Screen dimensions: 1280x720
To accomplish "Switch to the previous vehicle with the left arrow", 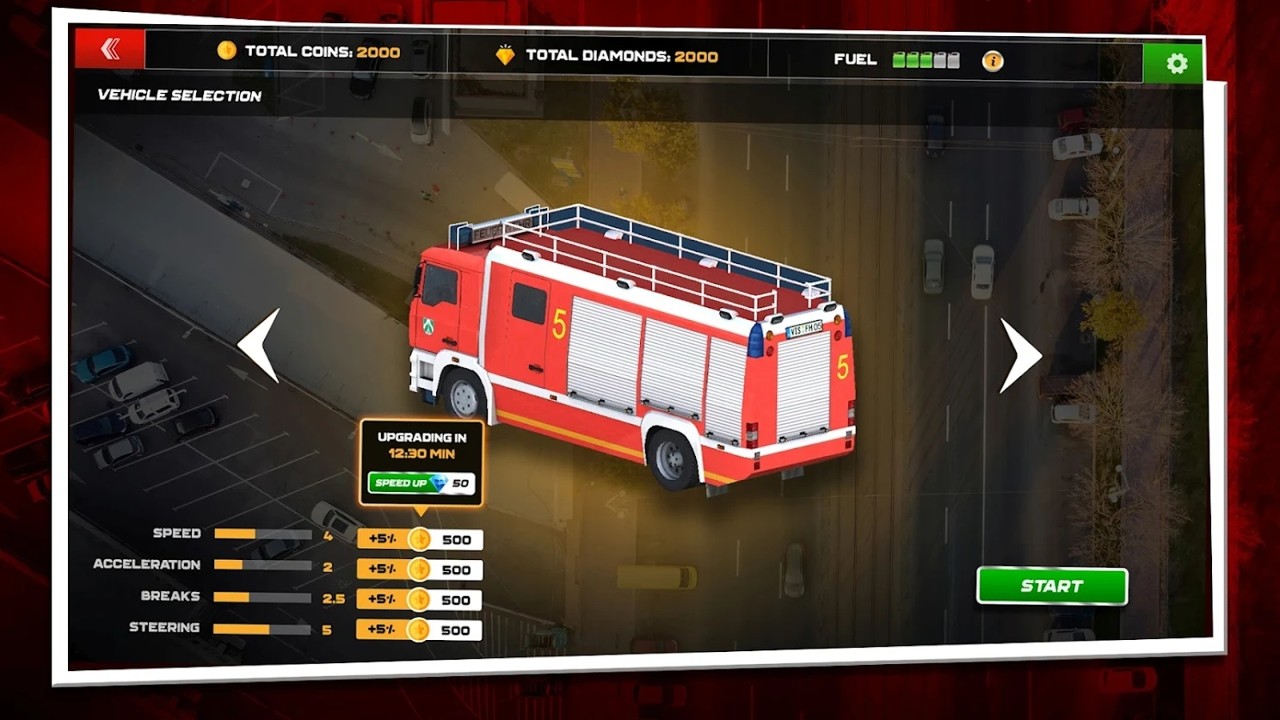I will tap(258, 346).
